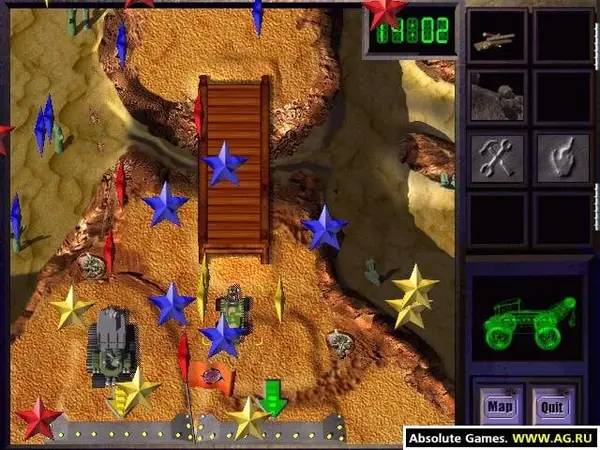Visit the WWW.AG.RU watermark link
600x450 pixels.
click(x=554, y=437)
